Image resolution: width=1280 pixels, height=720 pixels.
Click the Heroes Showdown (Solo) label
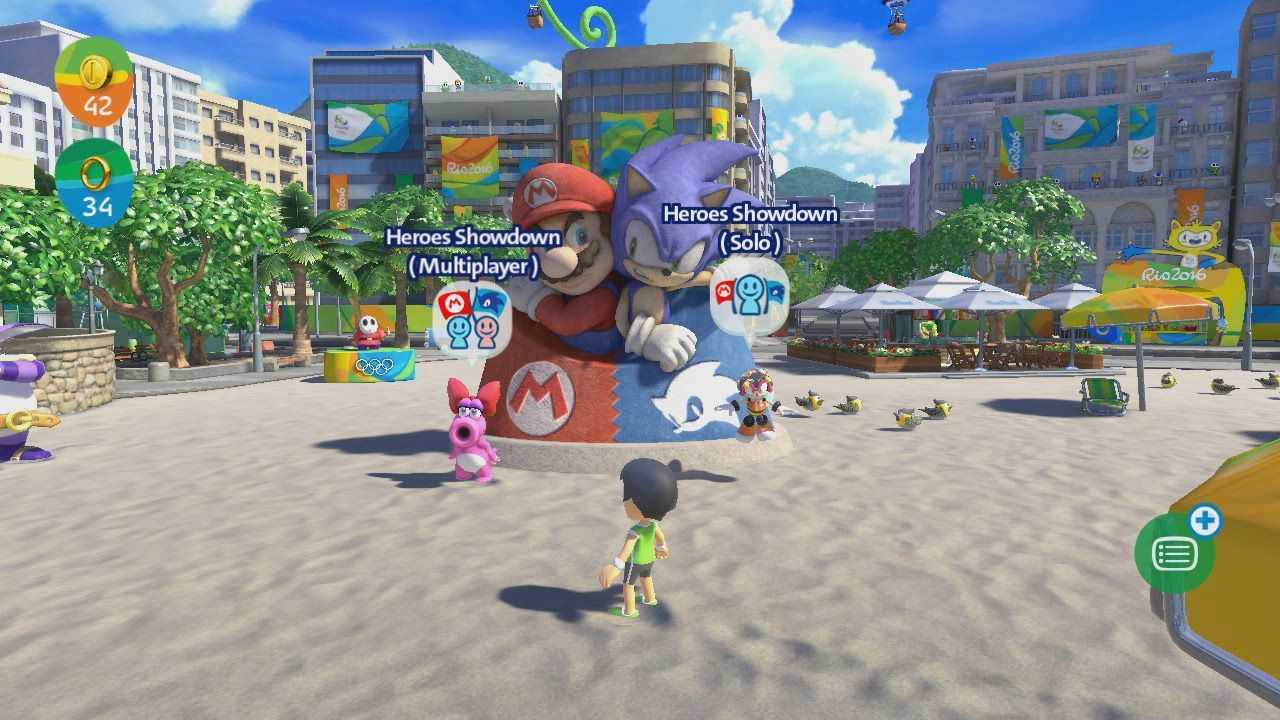pos(749,224)
